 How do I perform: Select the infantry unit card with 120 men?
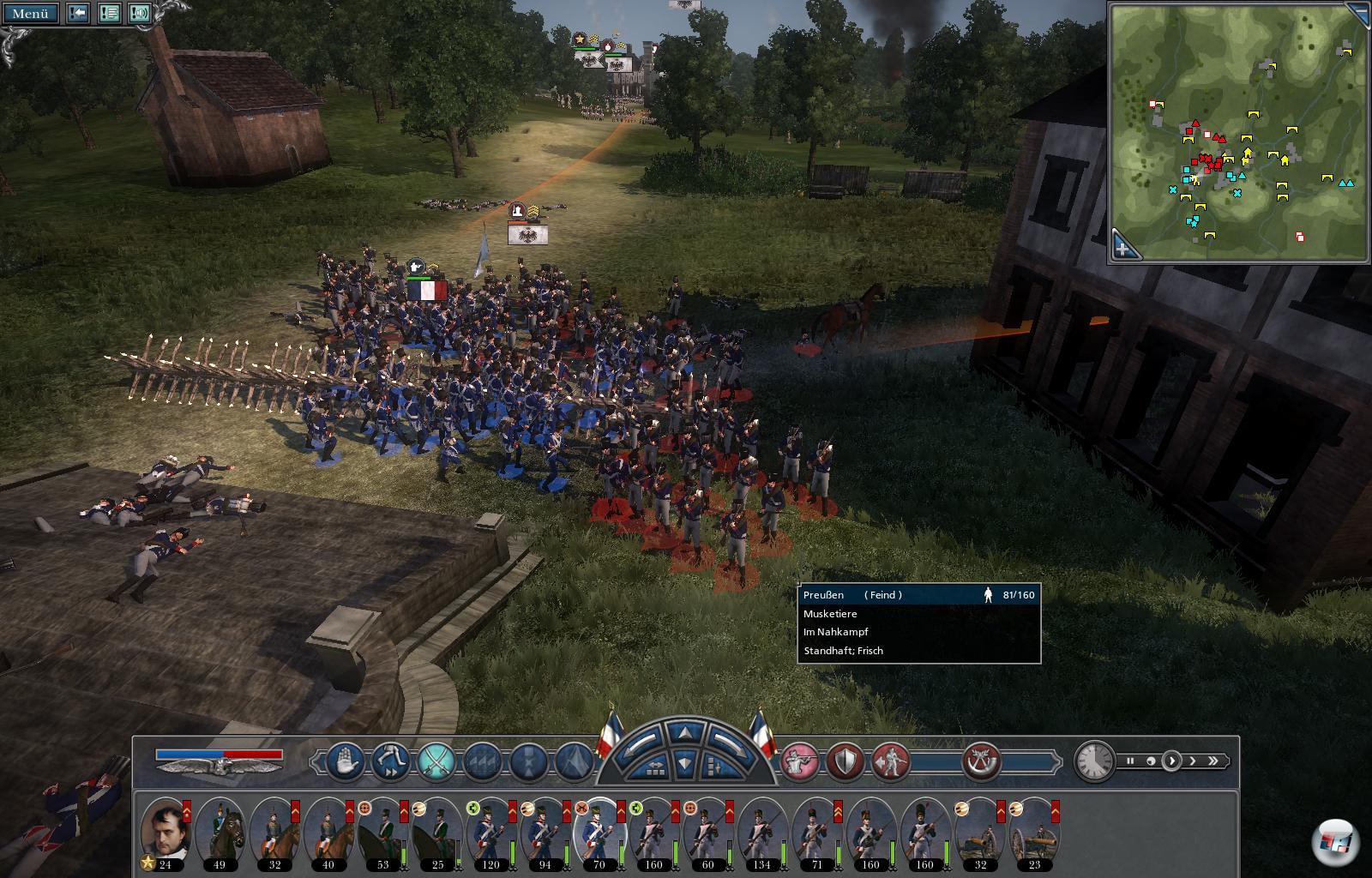pos(490,830)
